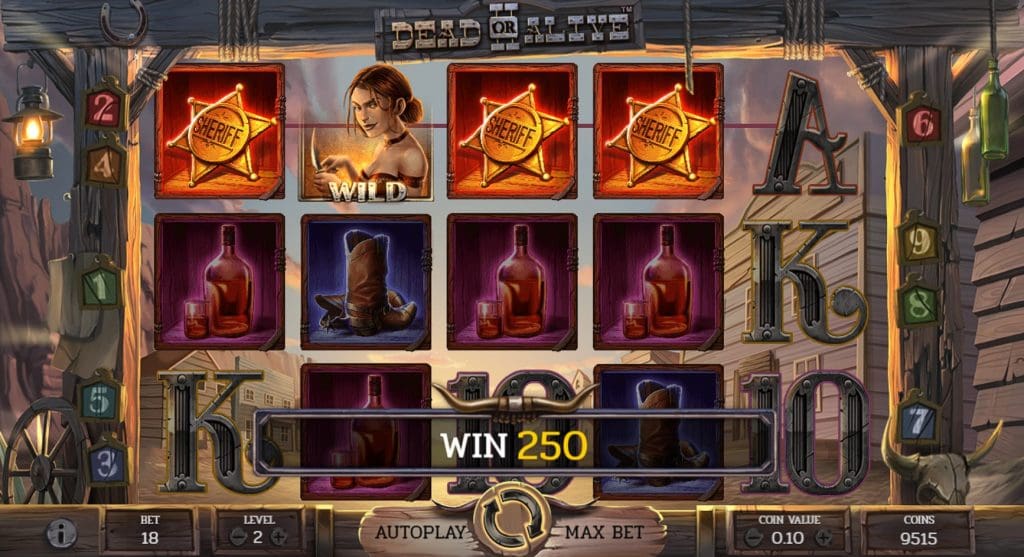The height and width of the screenshot is (557, 1024).
Task: Lower the coin value
Action: 754,536
